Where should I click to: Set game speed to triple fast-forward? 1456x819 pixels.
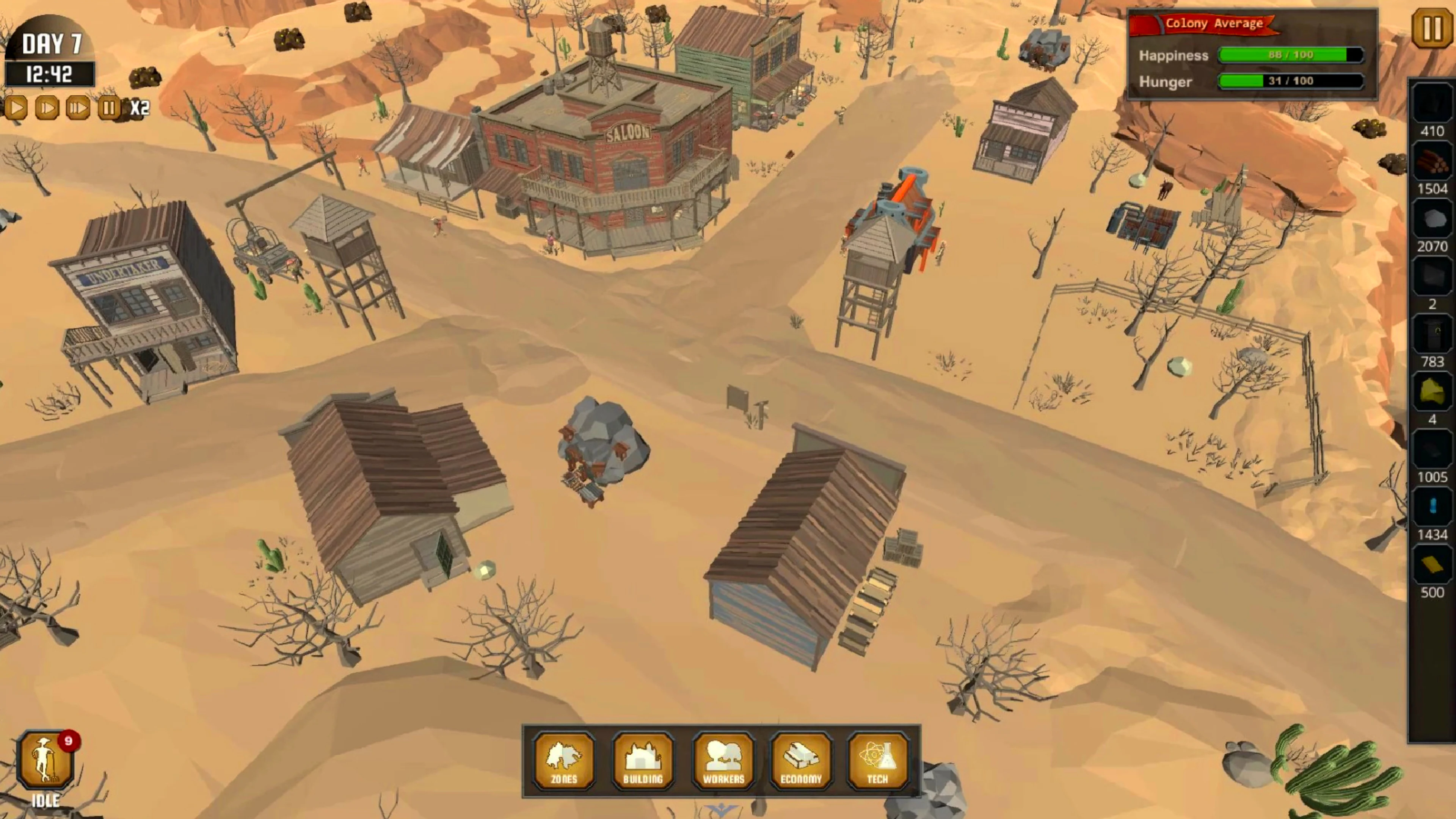click(77, 107)
